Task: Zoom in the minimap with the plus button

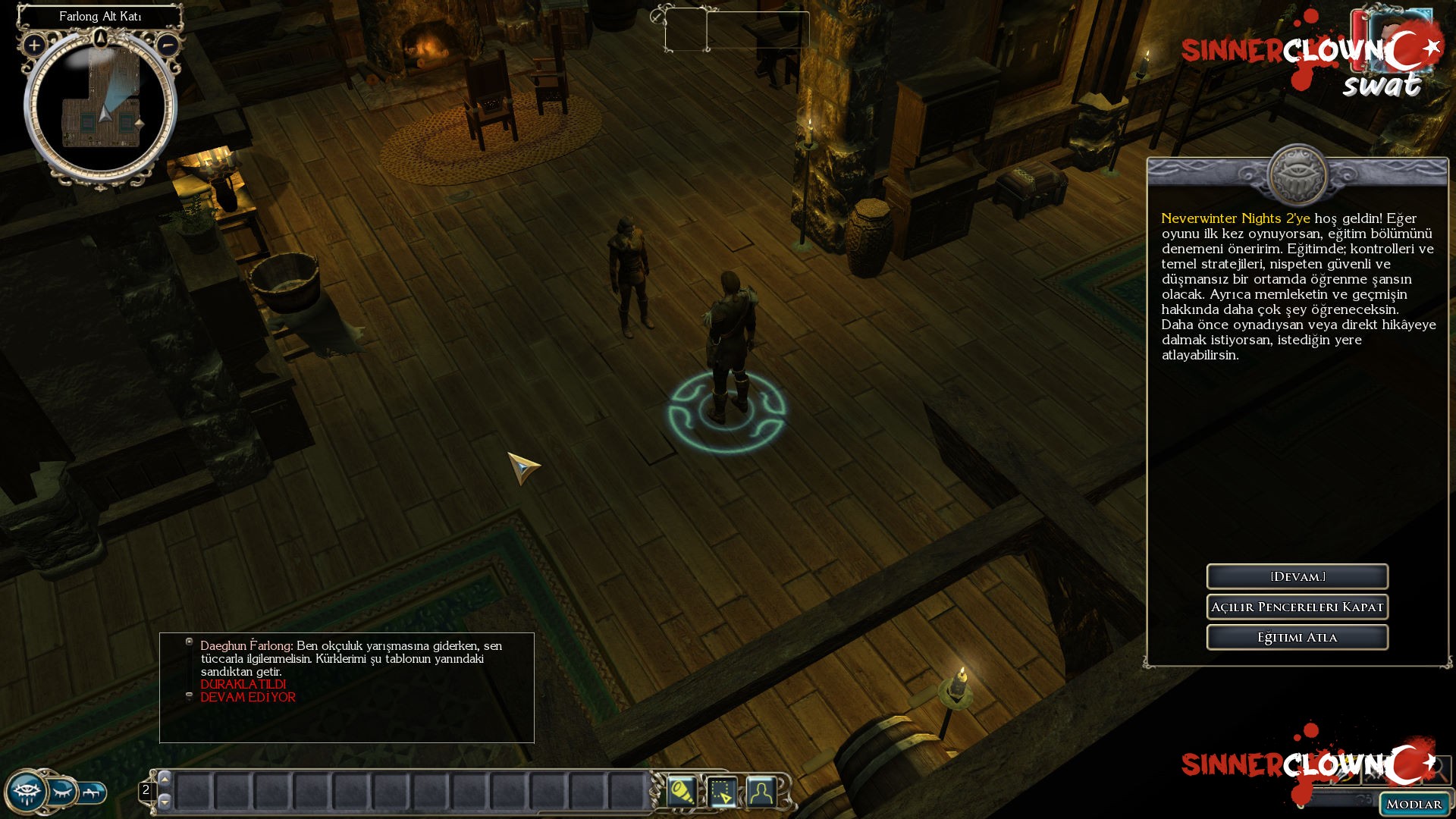Action: (x=34, y=45)
